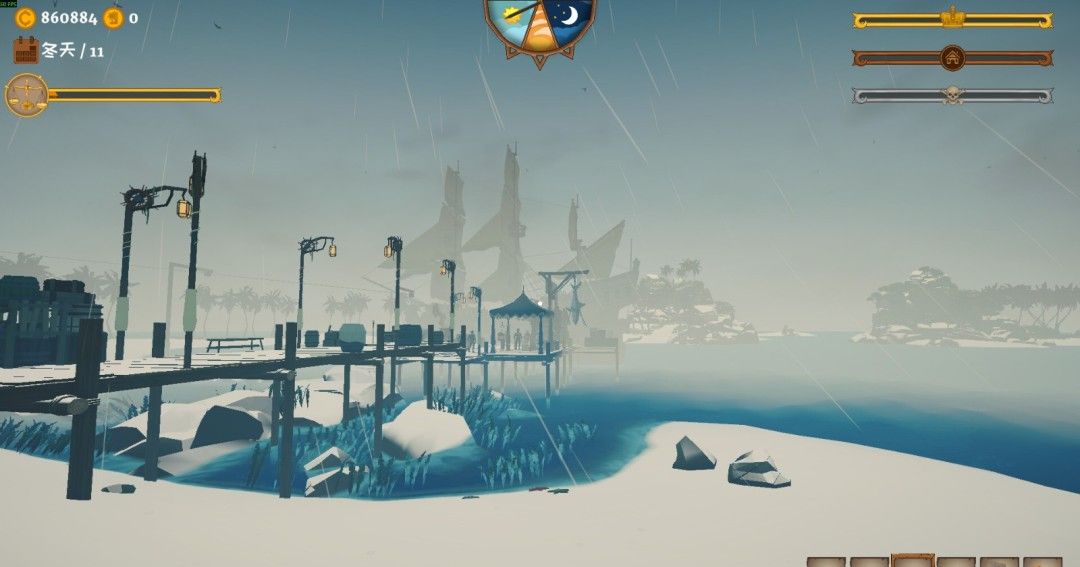The width and height of the screenshot is (1080, 567).
Task: Select the skull emblem on the grey bar
Action: coord(952,96)
